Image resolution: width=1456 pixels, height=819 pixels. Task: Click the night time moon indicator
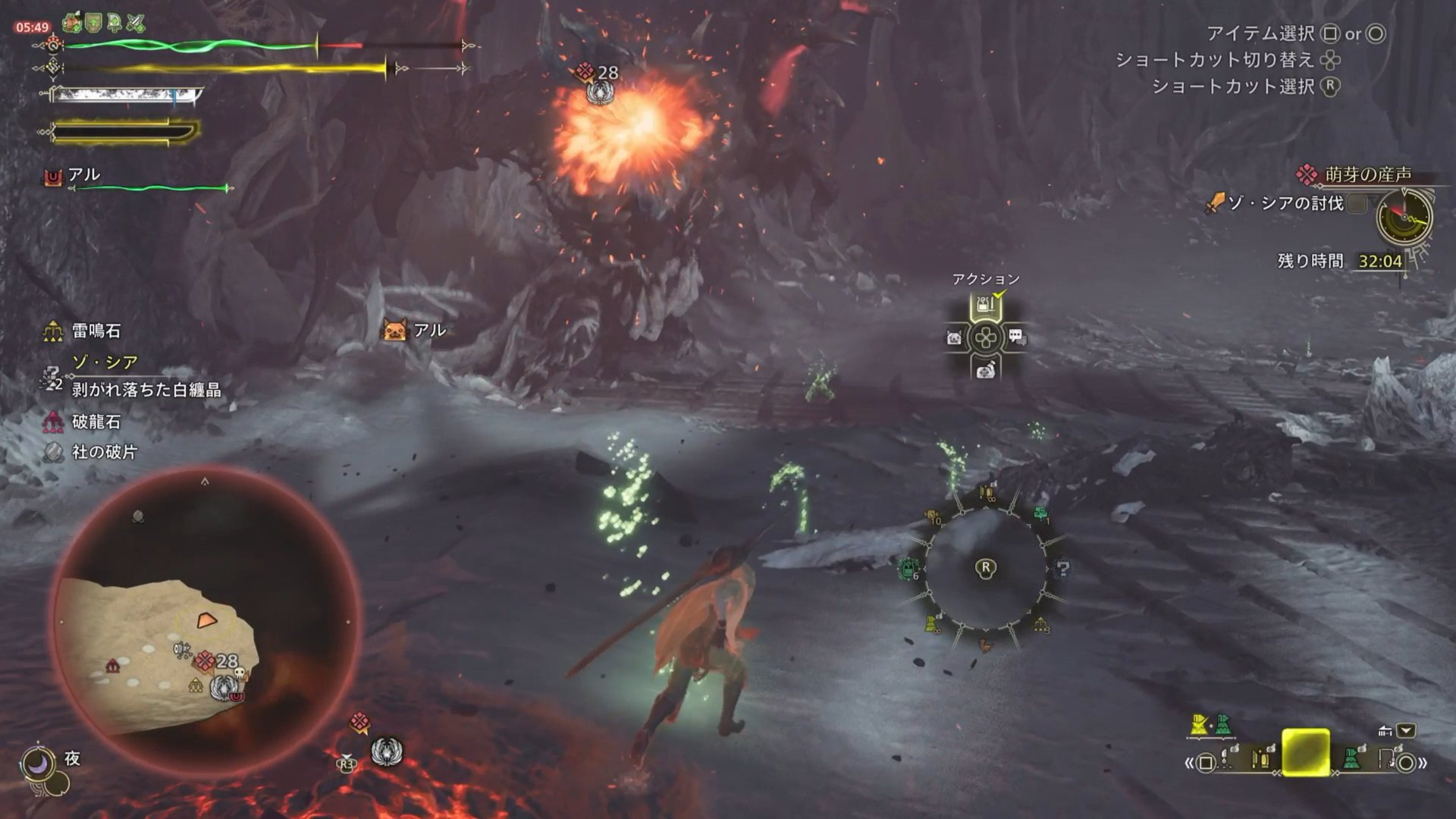point(38,762)
